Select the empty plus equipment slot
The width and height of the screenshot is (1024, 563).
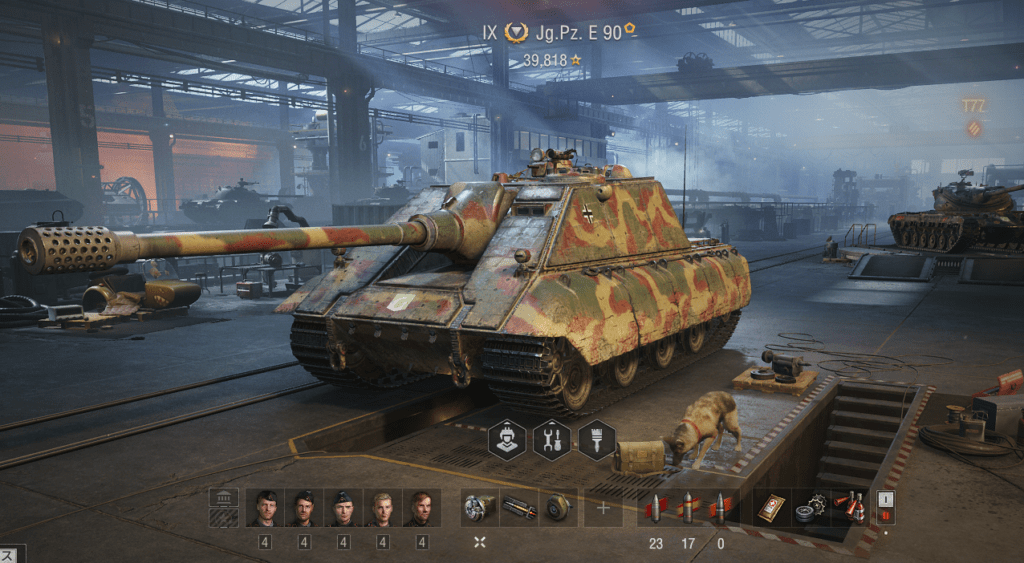603,508
